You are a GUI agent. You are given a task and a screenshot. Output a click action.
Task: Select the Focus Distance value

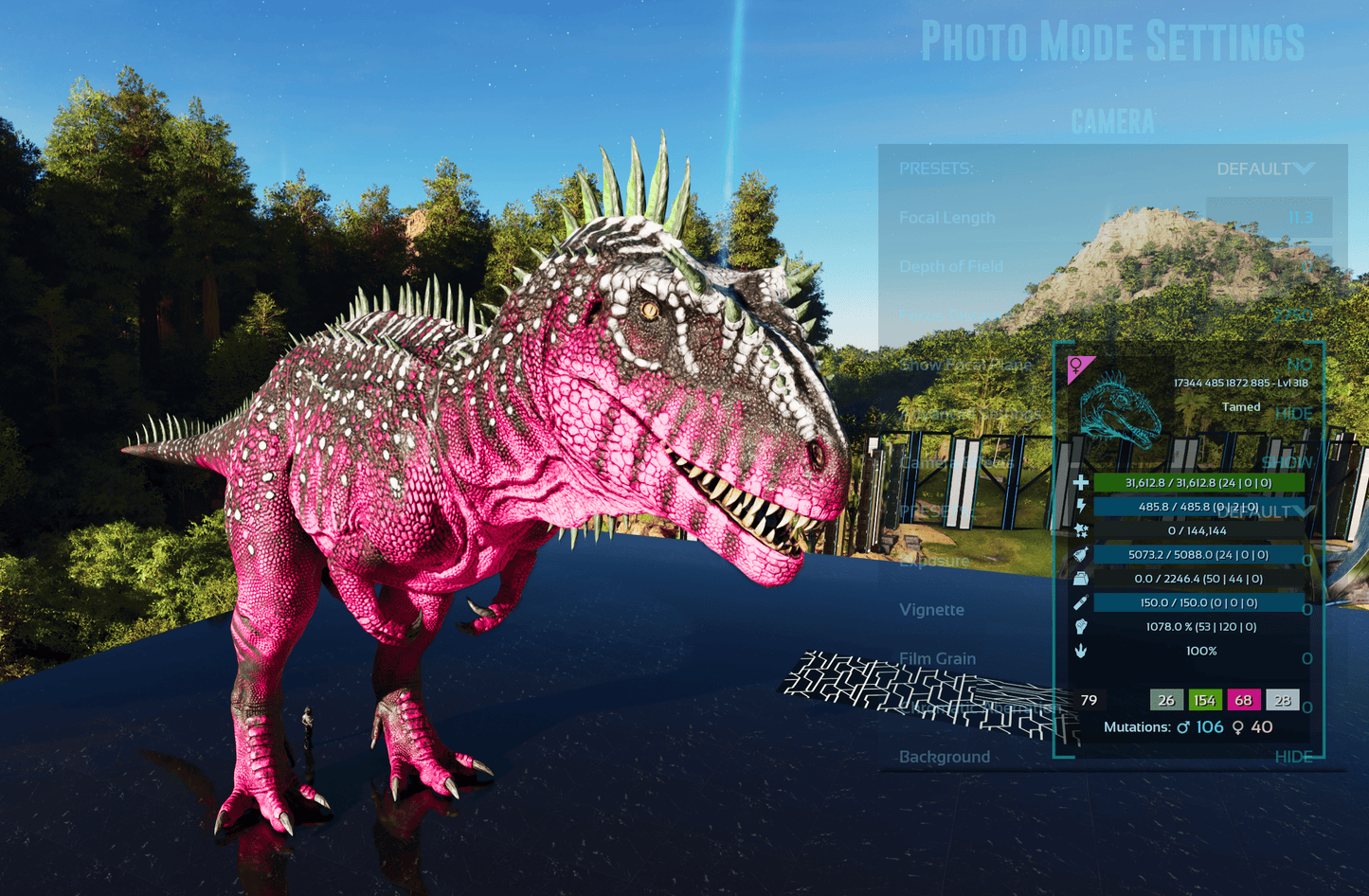click(1290, 315)
